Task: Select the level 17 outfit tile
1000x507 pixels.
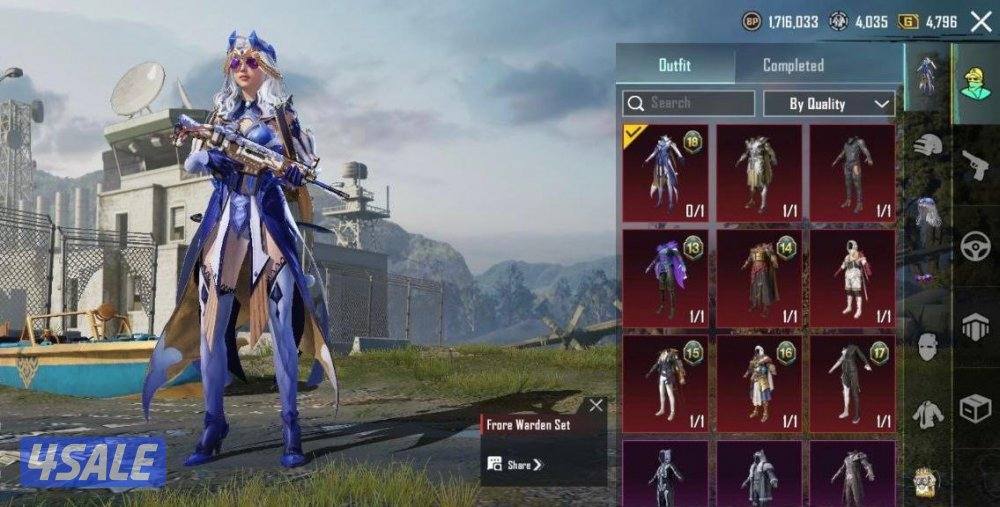Action: 852,383
